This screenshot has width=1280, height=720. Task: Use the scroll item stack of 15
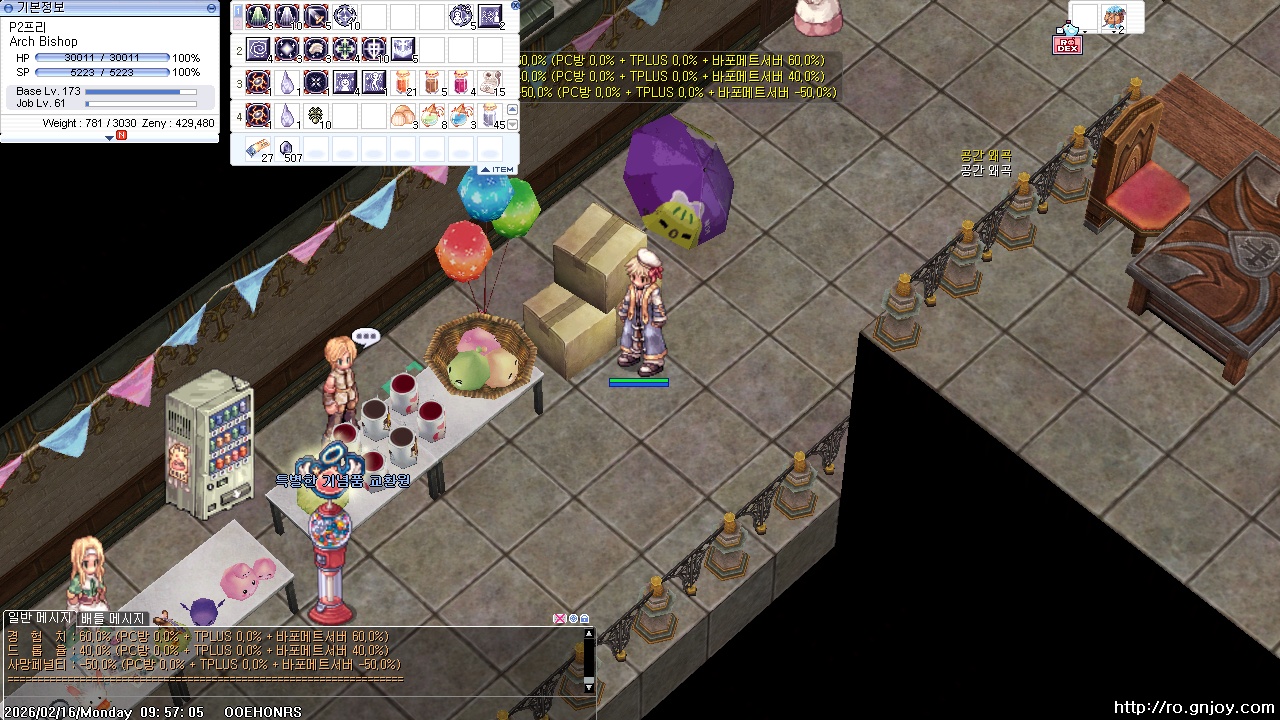pyautogui.click(x=491, y=82)
